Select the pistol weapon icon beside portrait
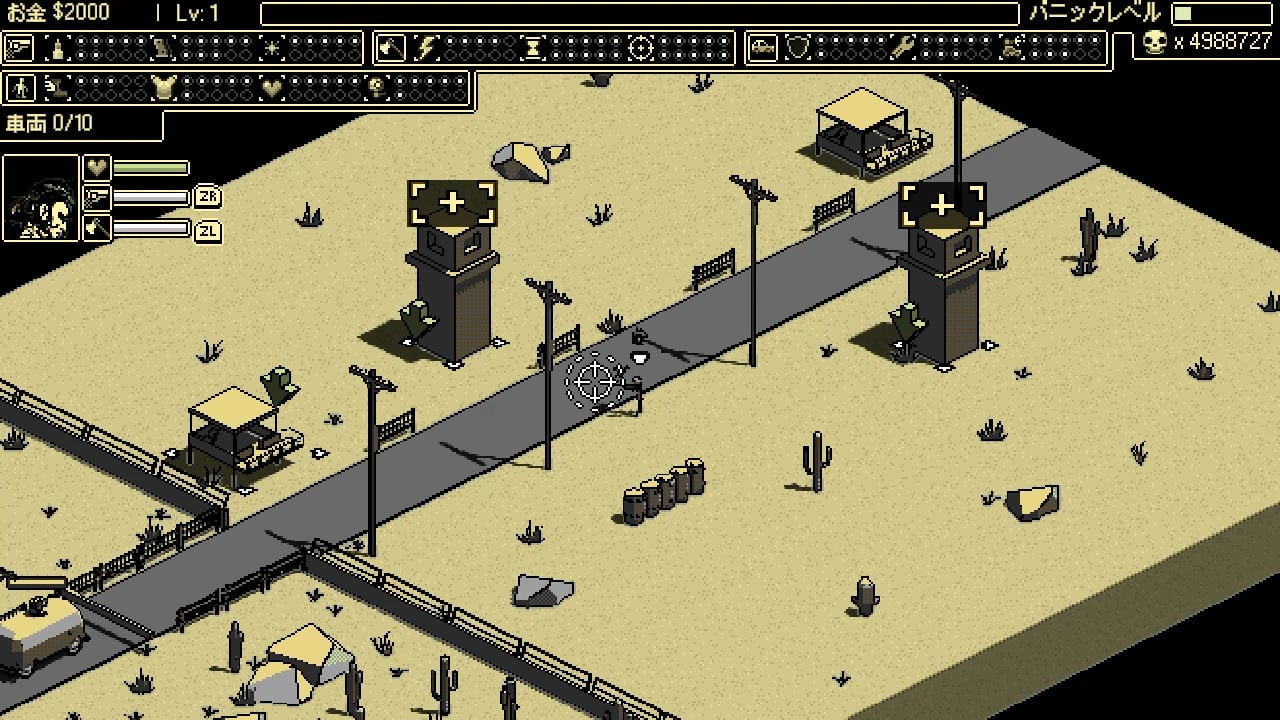This screenshot has height=720, width=1280. 97,197
